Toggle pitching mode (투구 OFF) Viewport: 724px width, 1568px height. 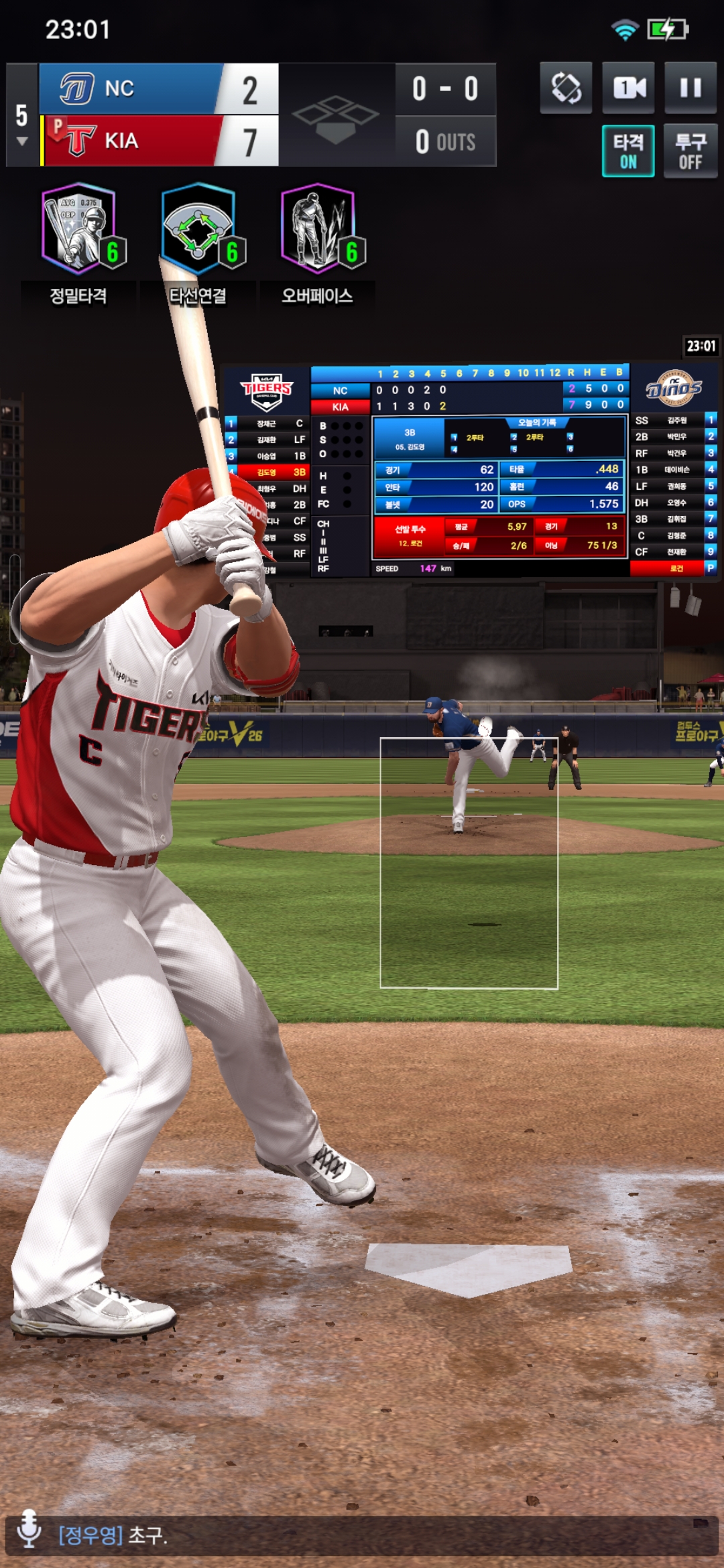690,151
